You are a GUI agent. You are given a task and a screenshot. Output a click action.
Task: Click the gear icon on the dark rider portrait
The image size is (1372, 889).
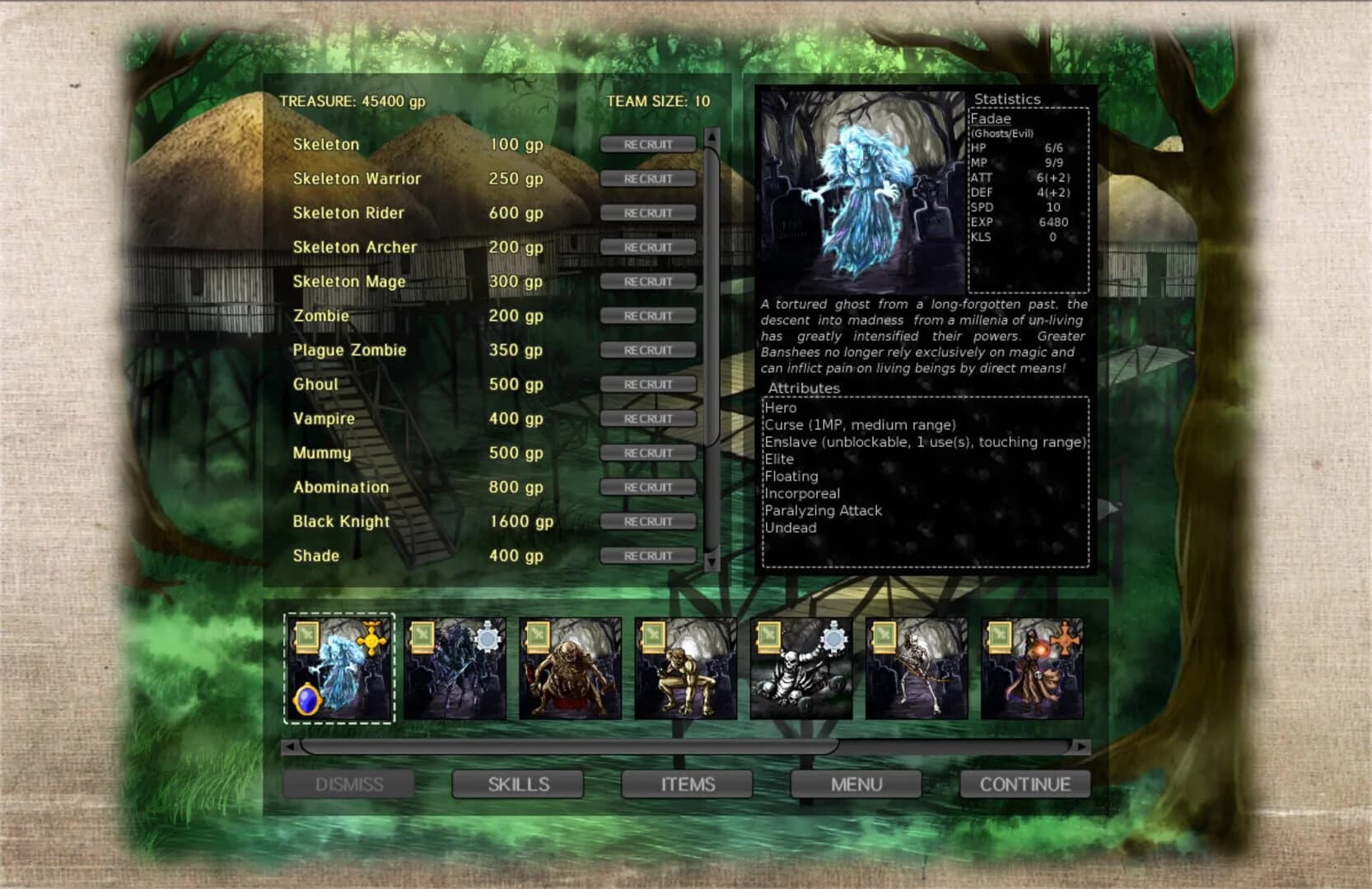click(488, 640)
